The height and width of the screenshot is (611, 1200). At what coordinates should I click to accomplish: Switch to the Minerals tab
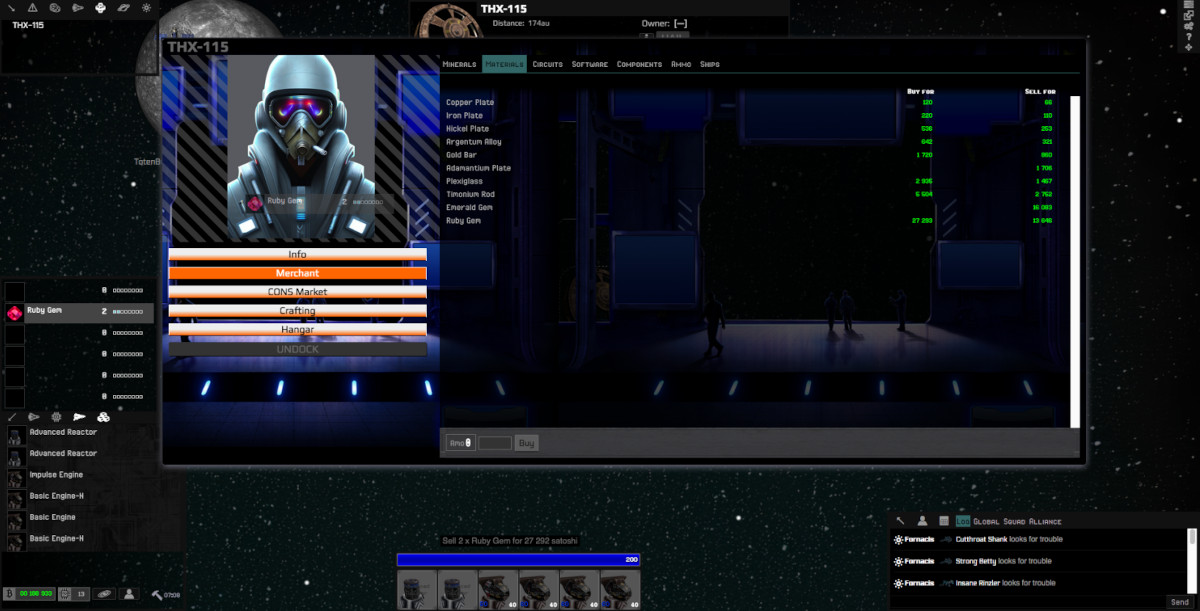459,64
